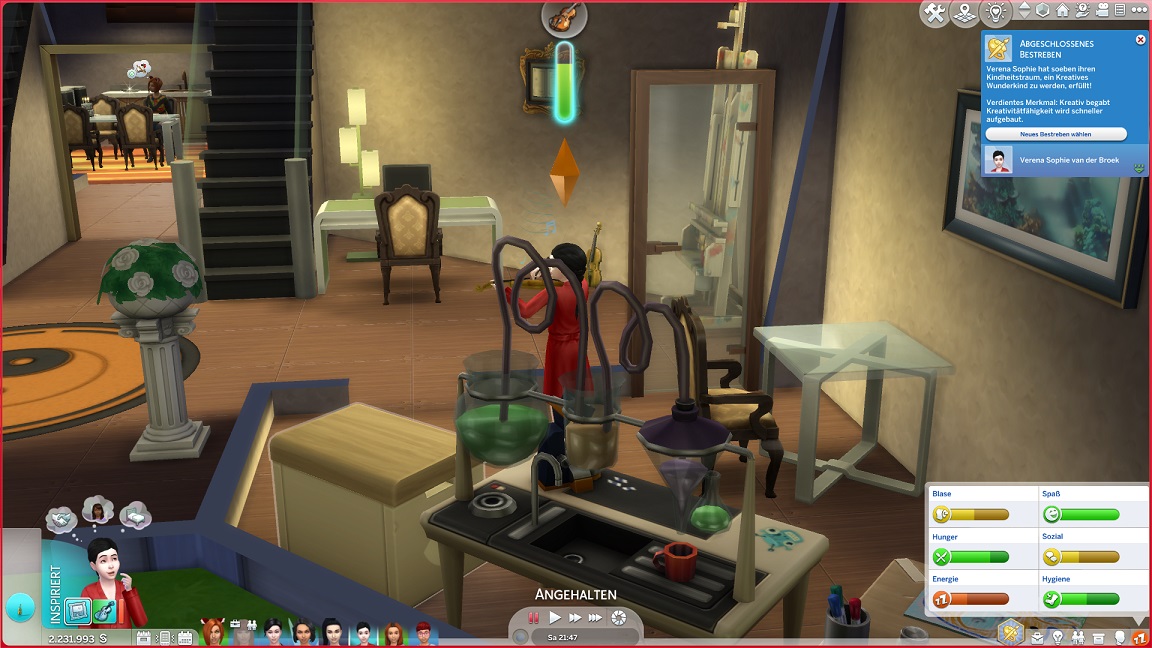Close the Abgeschlossenes Bestreben notification

pyautogui.click(x=1140, y=40)
